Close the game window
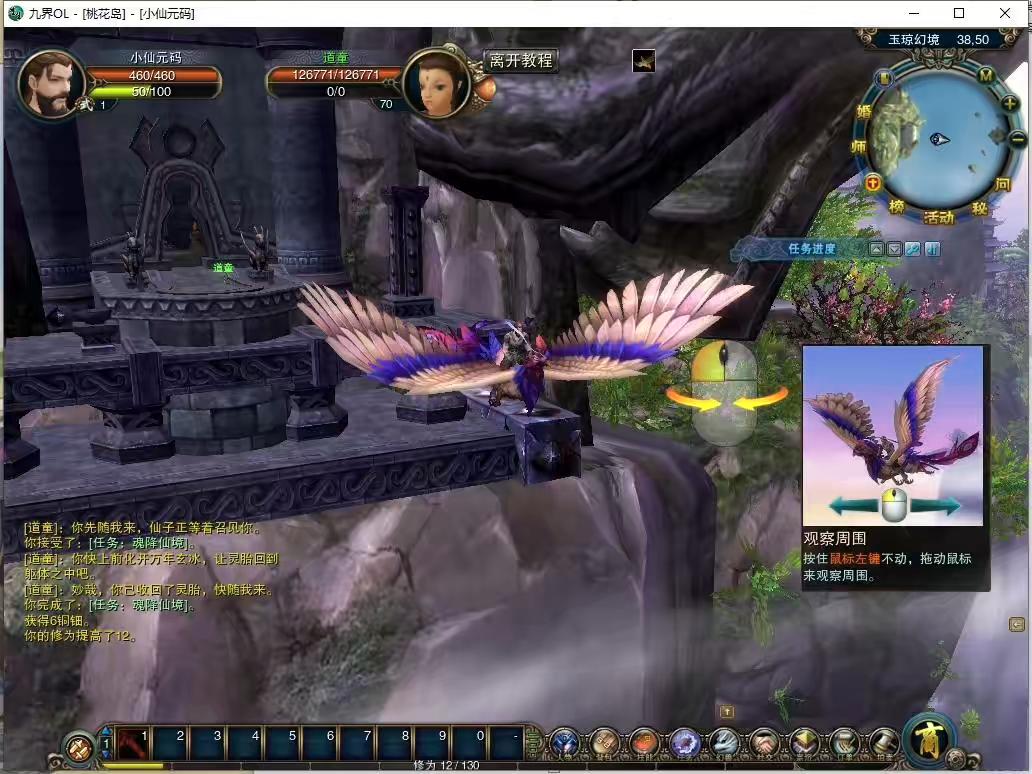 point(1005,13)
